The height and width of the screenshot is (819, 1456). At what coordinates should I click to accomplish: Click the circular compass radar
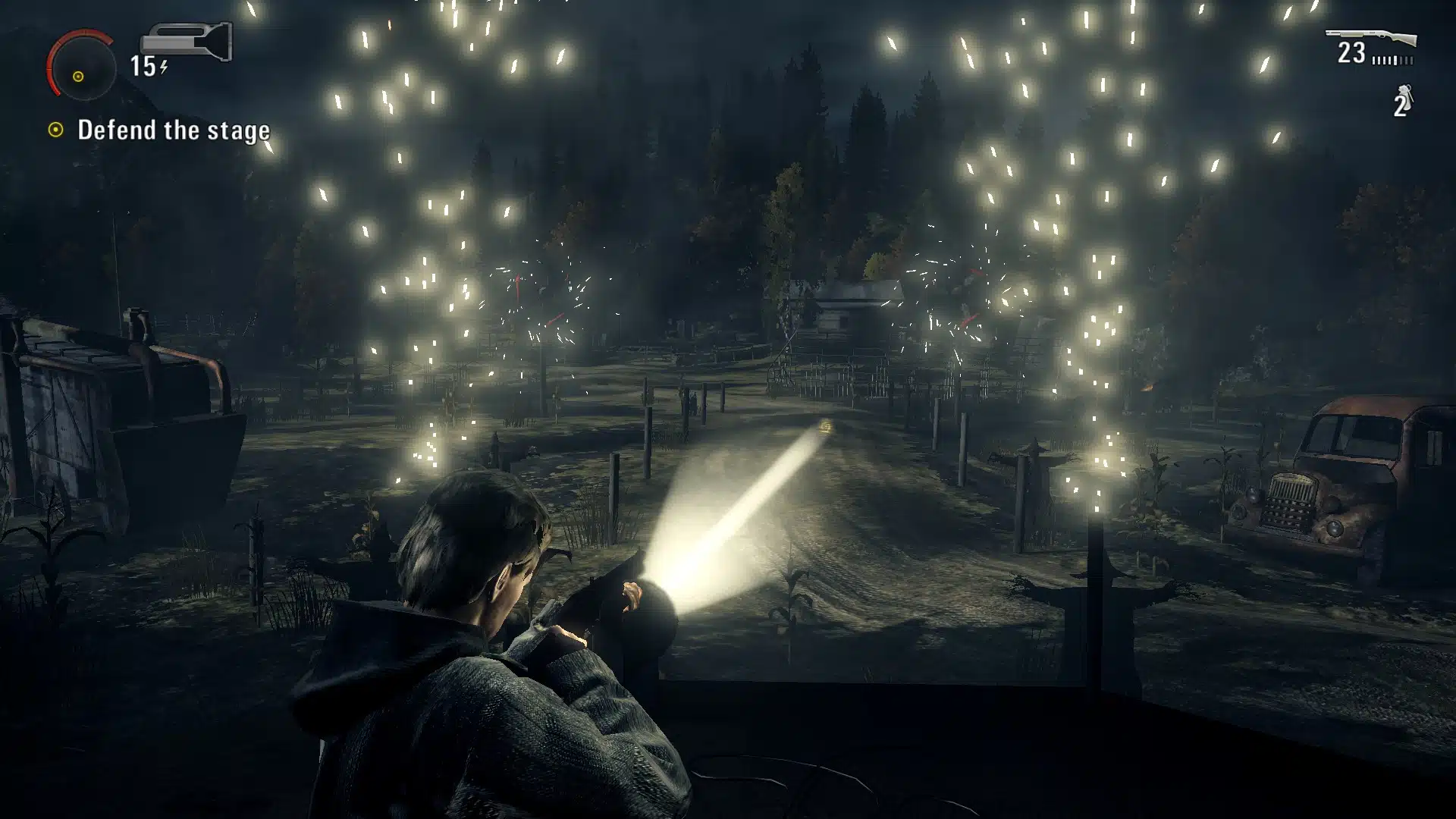(x=81, y=67)
